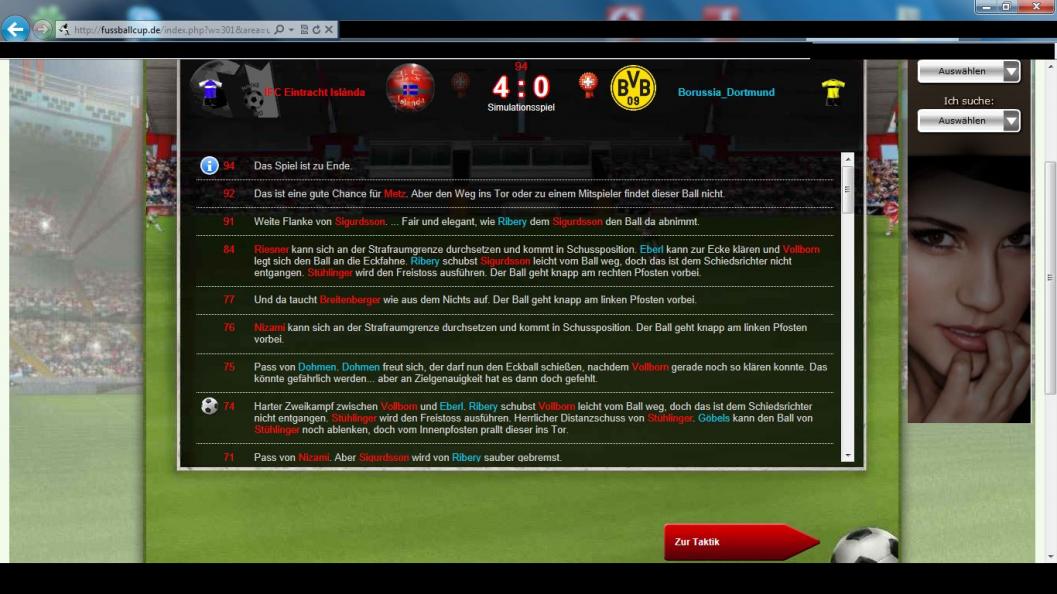
Task: Open the Auswählen dropdown under 'Ich suche:'
Action: tap(968, 121)
